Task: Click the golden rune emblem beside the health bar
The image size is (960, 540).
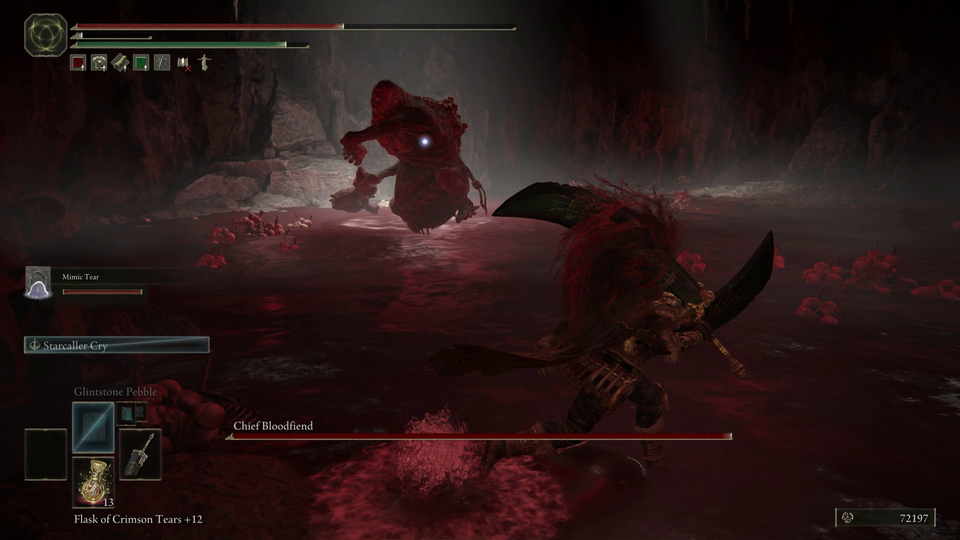Action: (x=45, y=35)
